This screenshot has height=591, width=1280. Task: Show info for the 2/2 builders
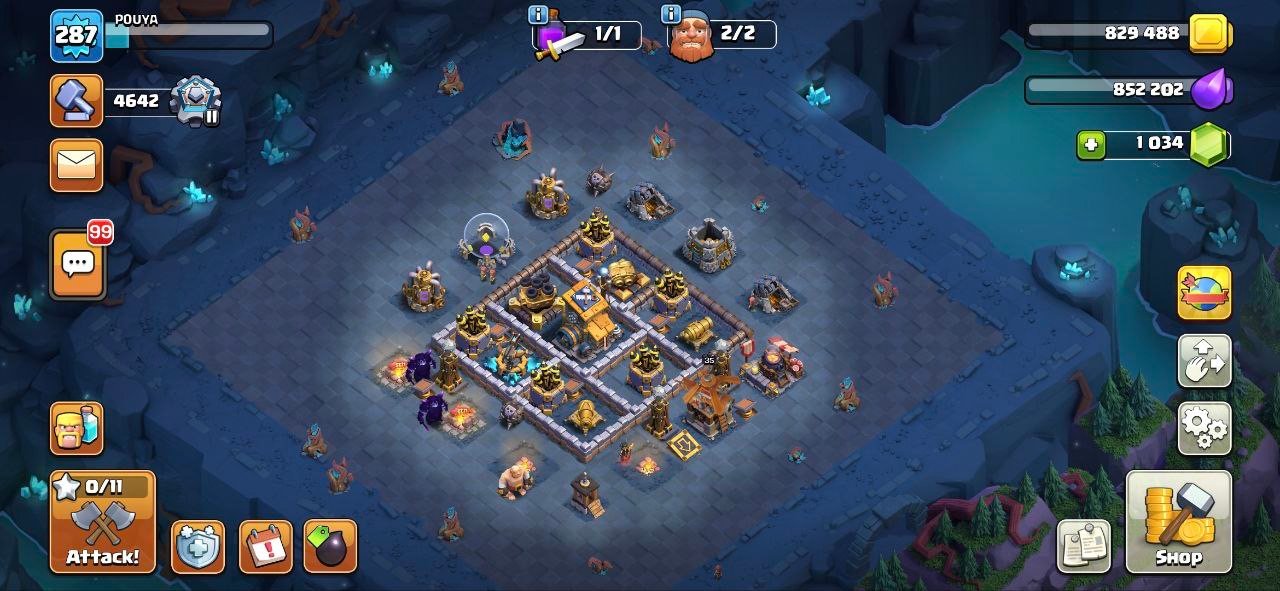click(x=672, y=14)
